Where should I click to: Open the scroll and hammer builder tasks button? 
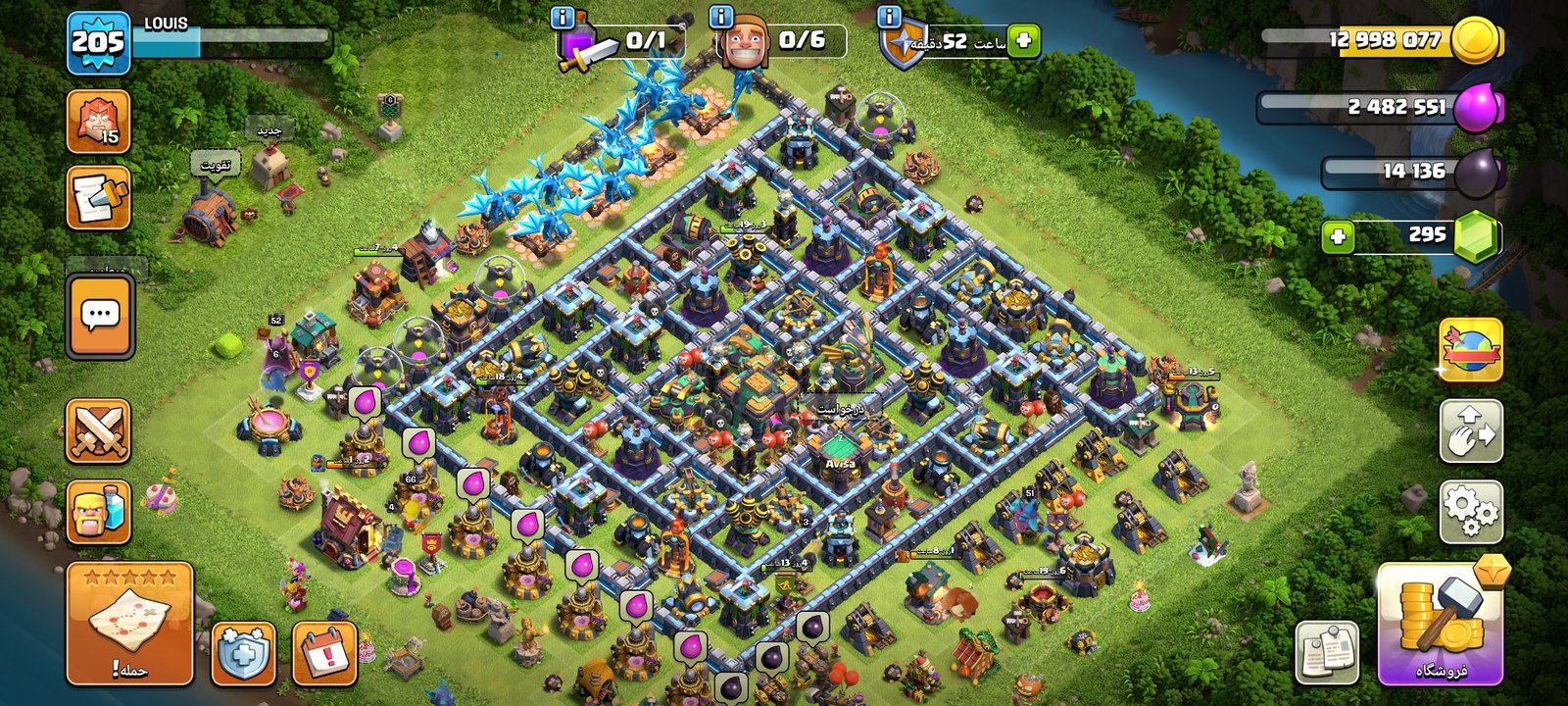pyautogui.click(x=98, y=198)
